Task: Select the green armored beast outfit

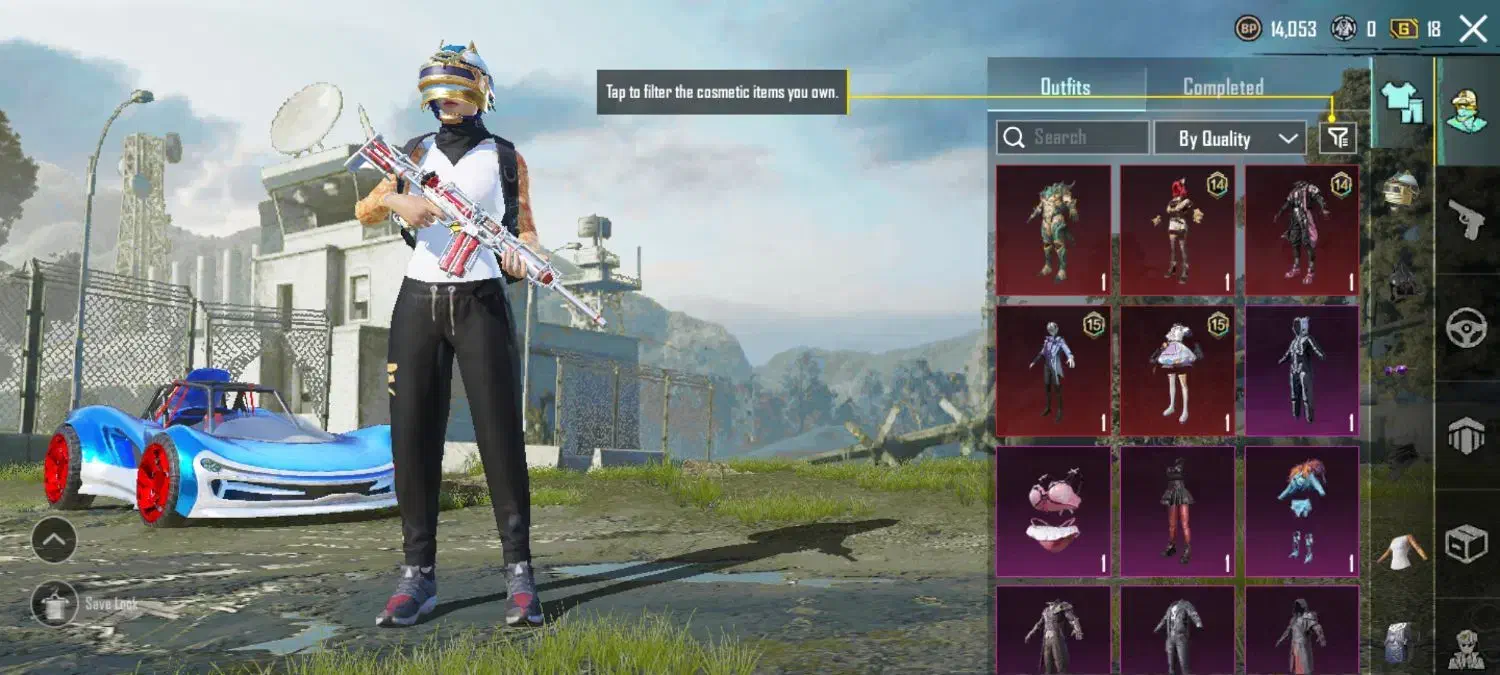Action: (x=1053, y=230)
